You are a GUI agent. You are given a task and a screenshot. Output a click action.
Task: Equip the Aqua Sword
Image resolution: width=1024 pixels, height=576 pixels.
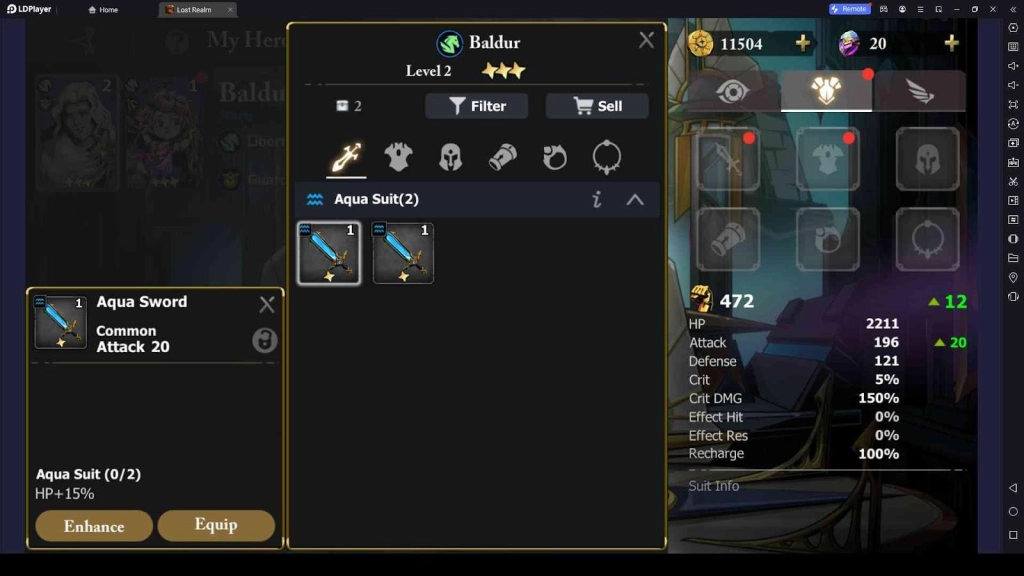(x=216, y=525)
